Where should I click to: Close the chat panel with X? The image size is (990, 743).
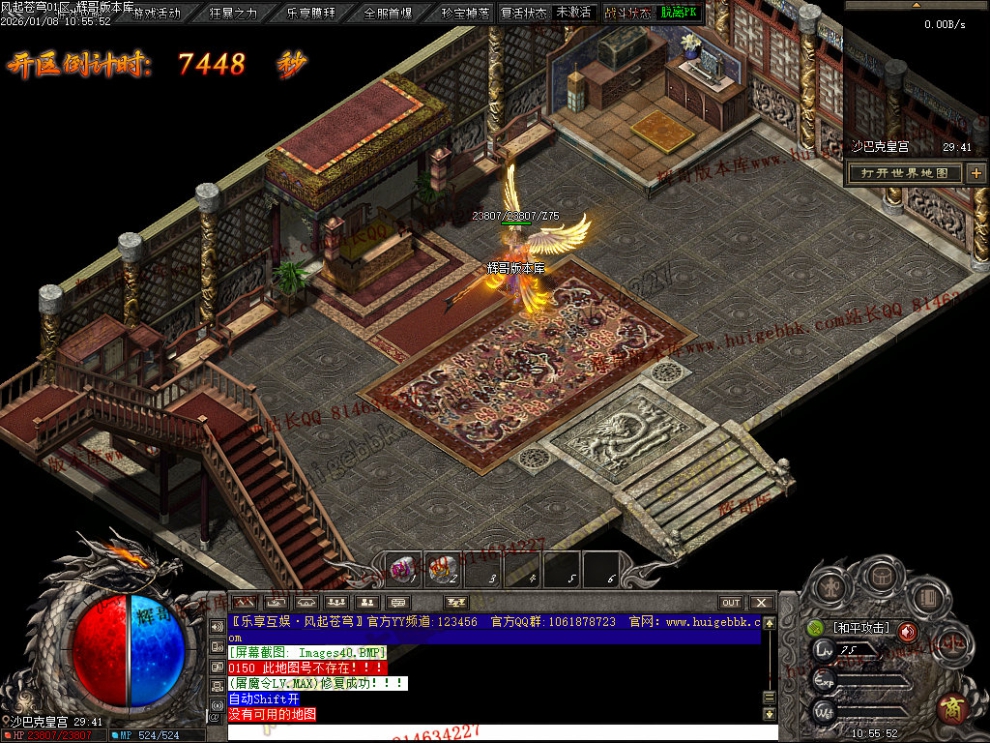click(x=761, y=603)
